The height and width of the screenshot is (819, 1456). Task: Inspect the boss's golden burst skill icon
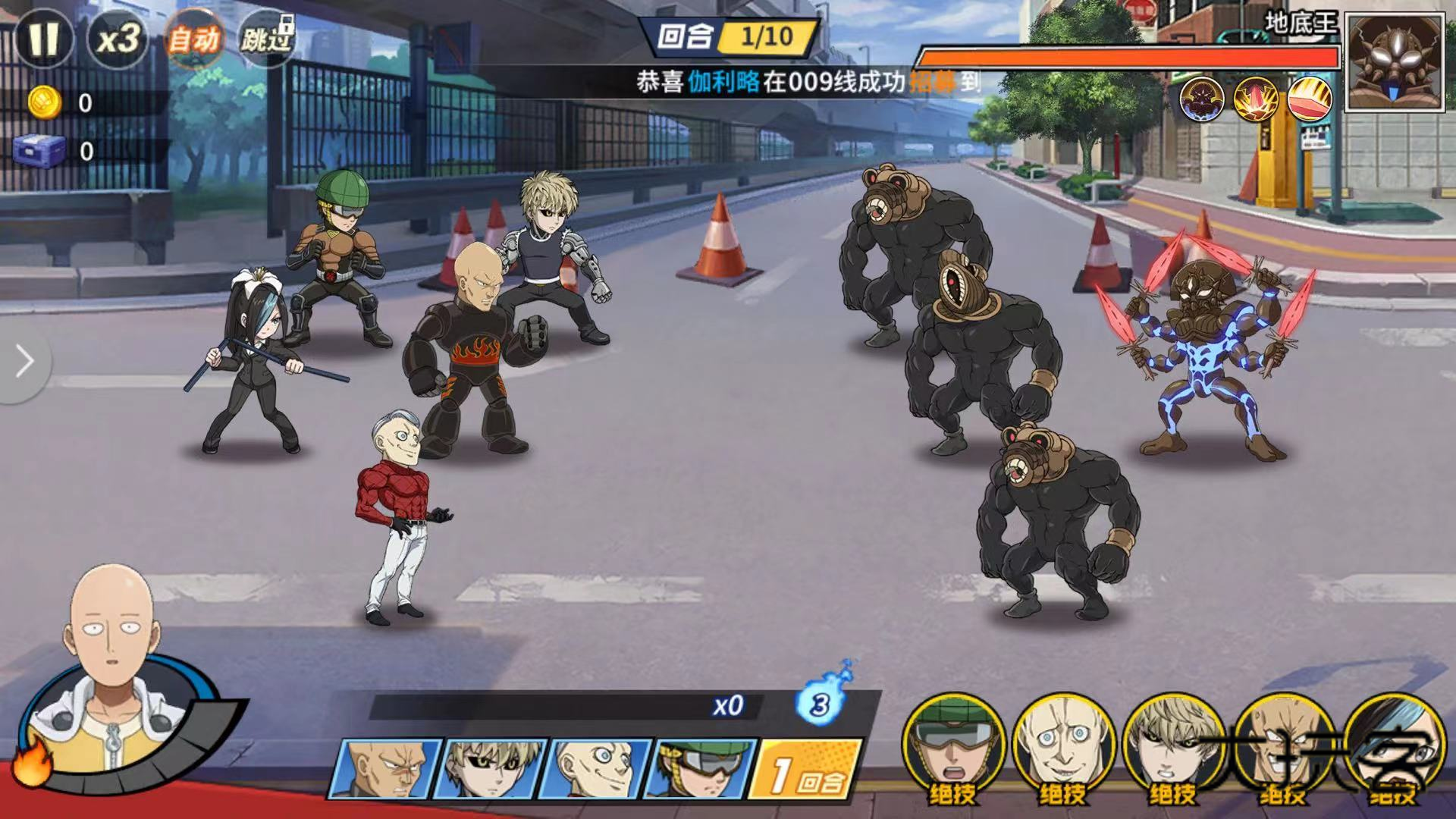pos(1256,99)
